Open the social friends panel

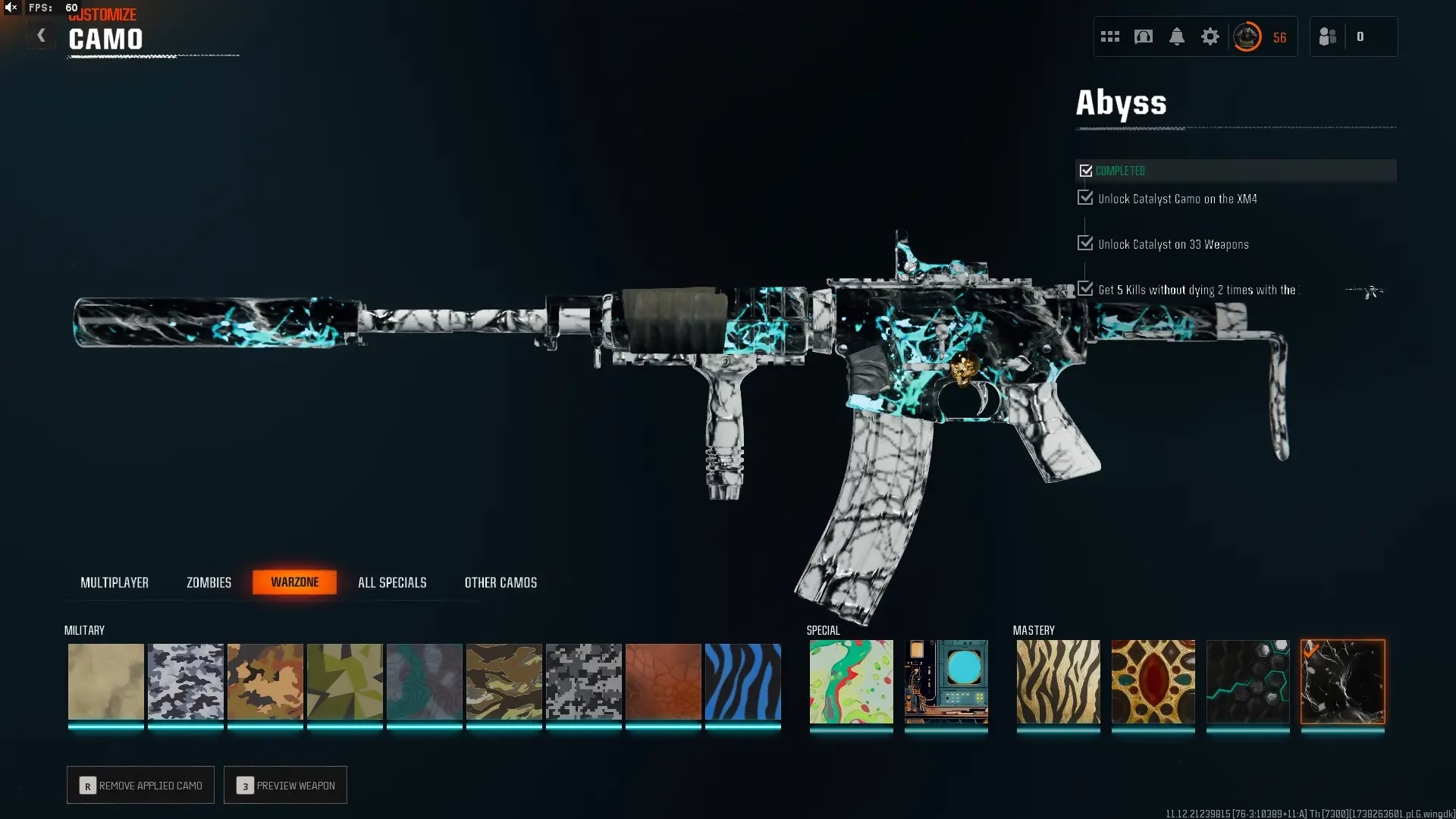[x=1328, y=36]
